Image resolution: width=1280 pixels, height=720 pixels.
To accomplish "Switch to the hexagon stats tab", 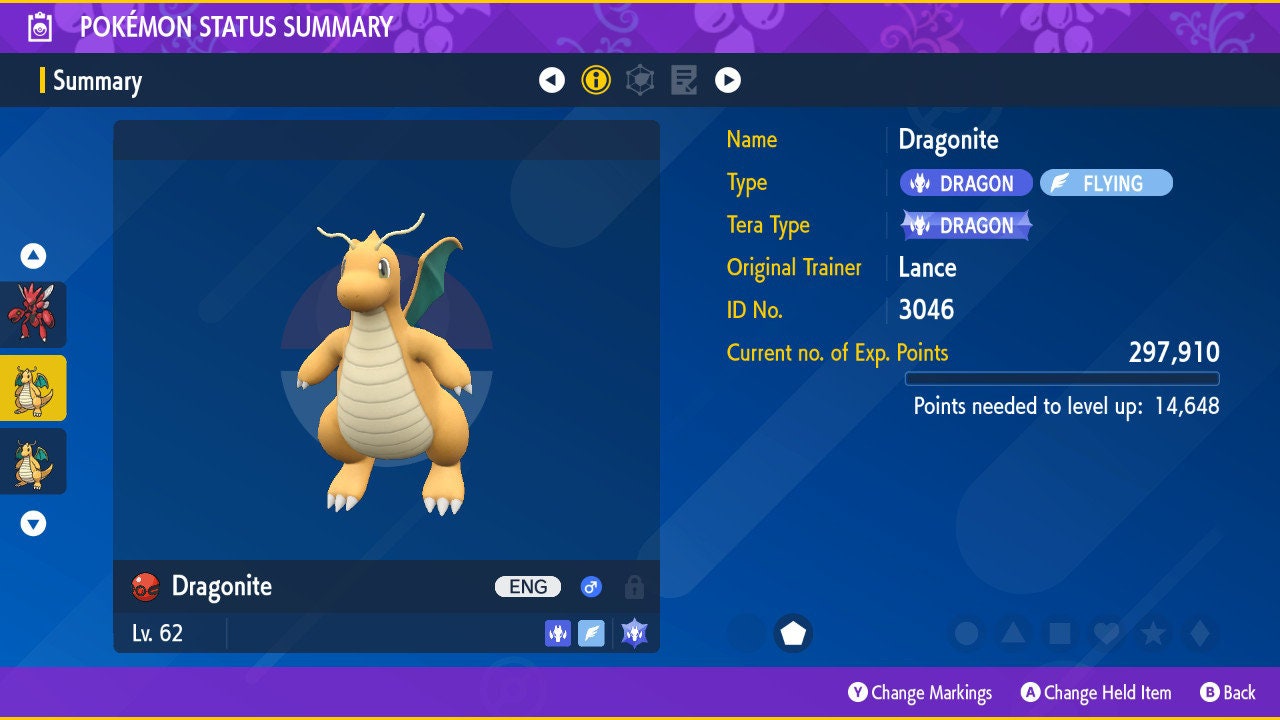I will pos(640,80).
